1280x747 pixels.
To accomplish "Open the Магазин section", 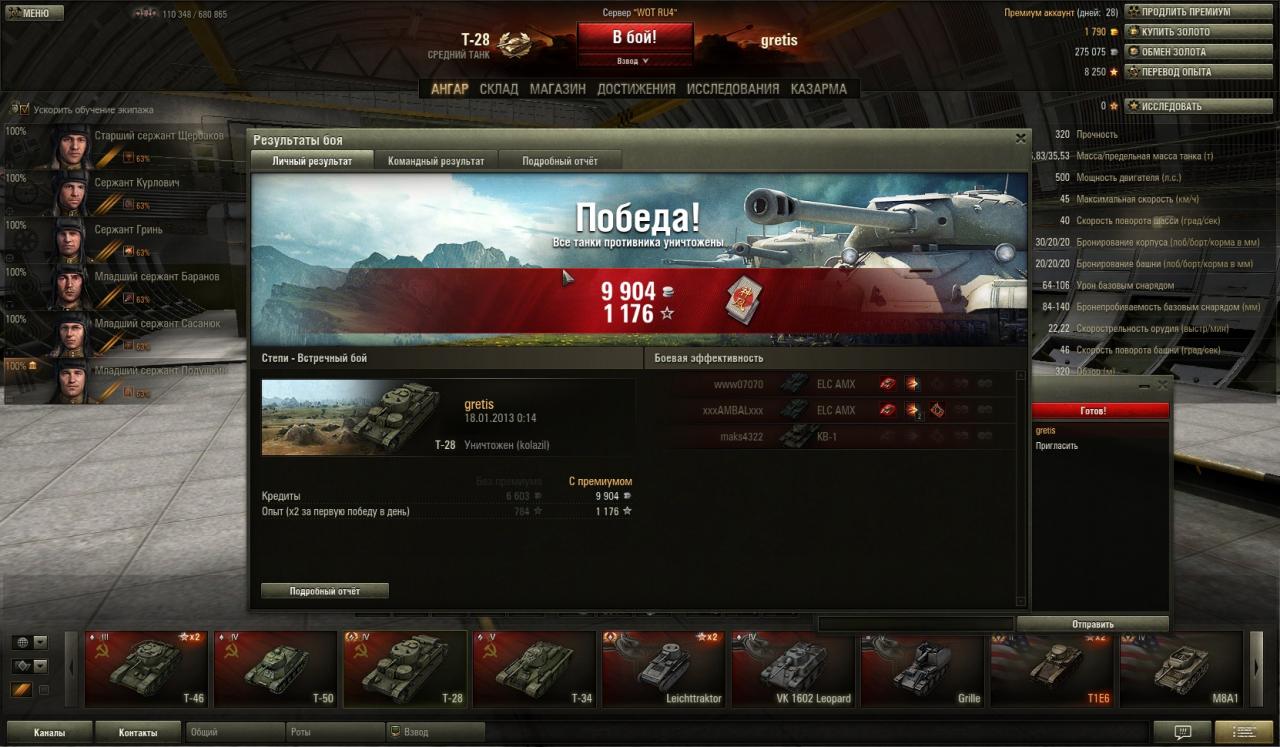I will (557, 89).
